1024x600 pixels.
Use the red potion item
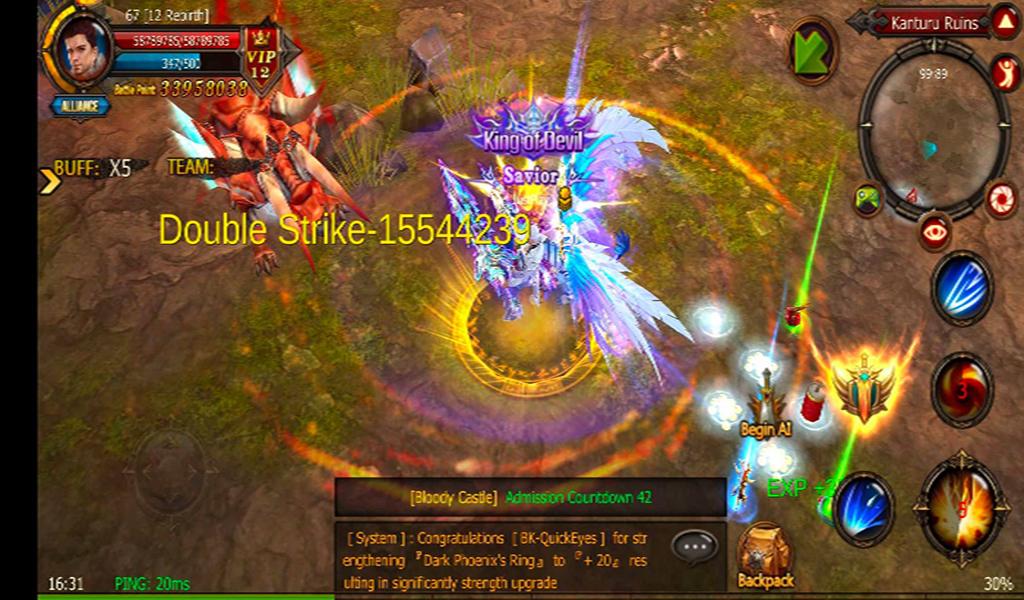[813, 401]
